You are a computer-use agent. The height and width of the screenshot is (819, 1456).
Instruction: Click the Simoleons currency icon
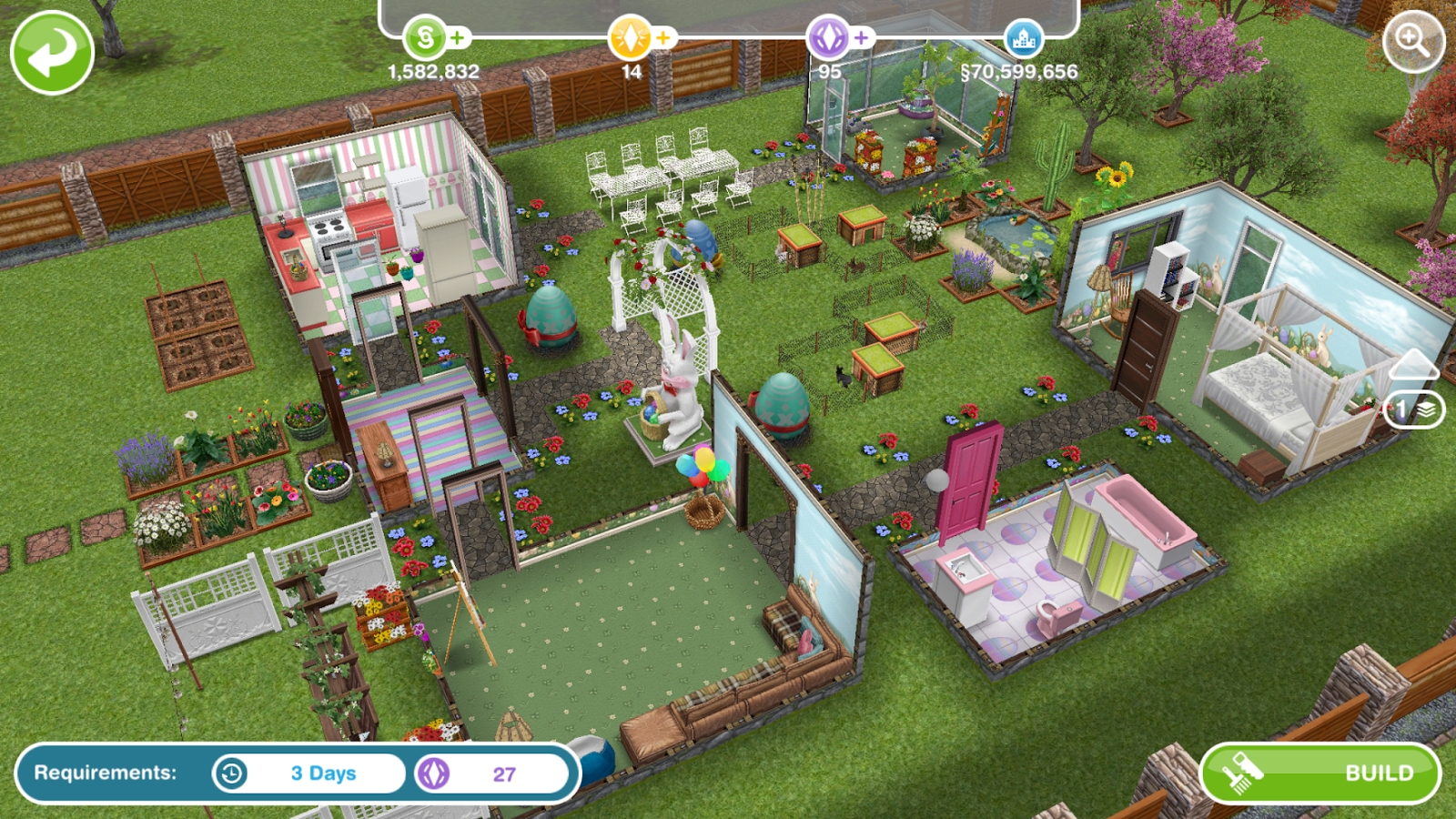click(423, 36)
